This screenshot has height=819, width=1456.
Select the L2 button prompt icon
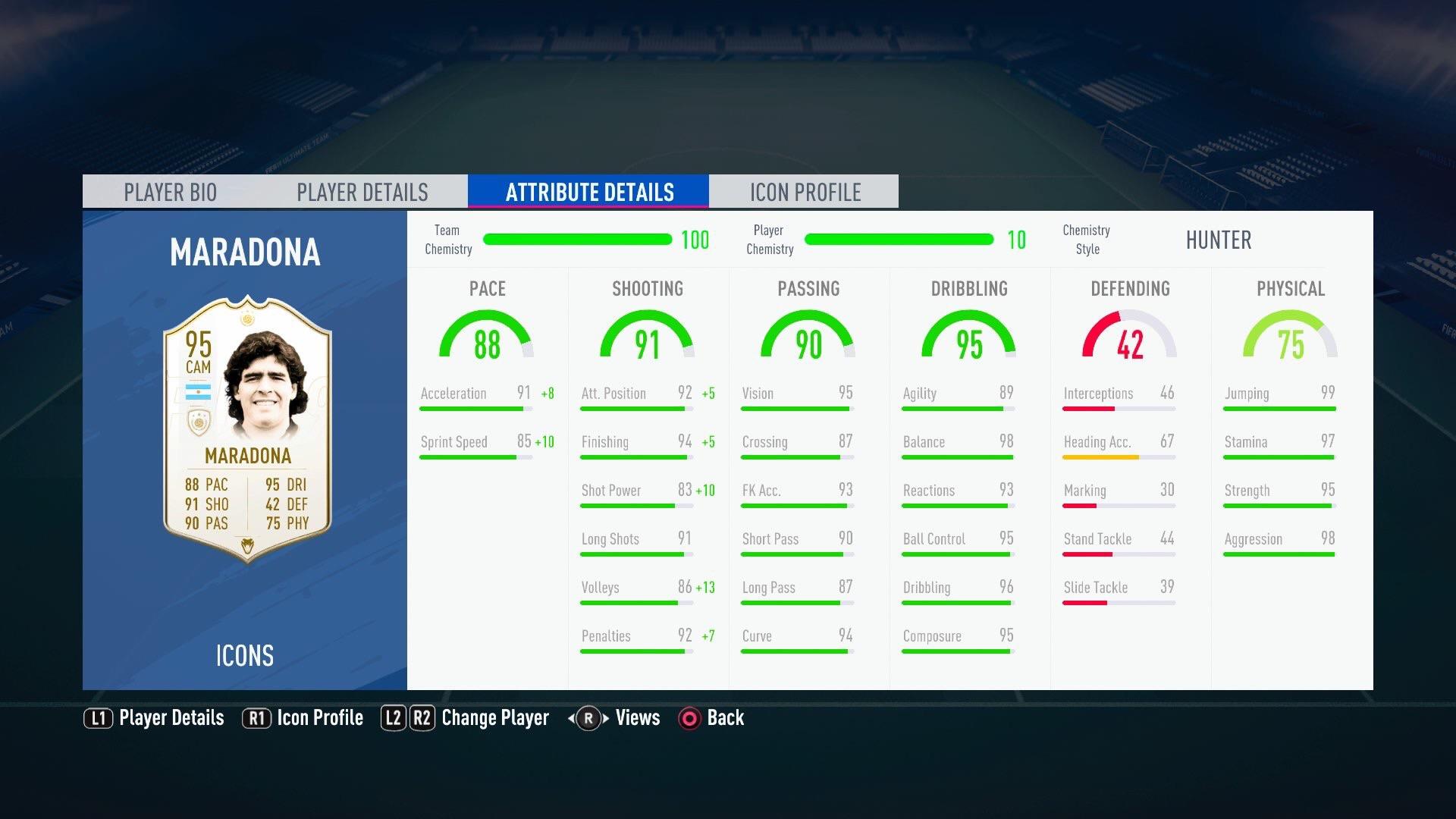[394, 718]
